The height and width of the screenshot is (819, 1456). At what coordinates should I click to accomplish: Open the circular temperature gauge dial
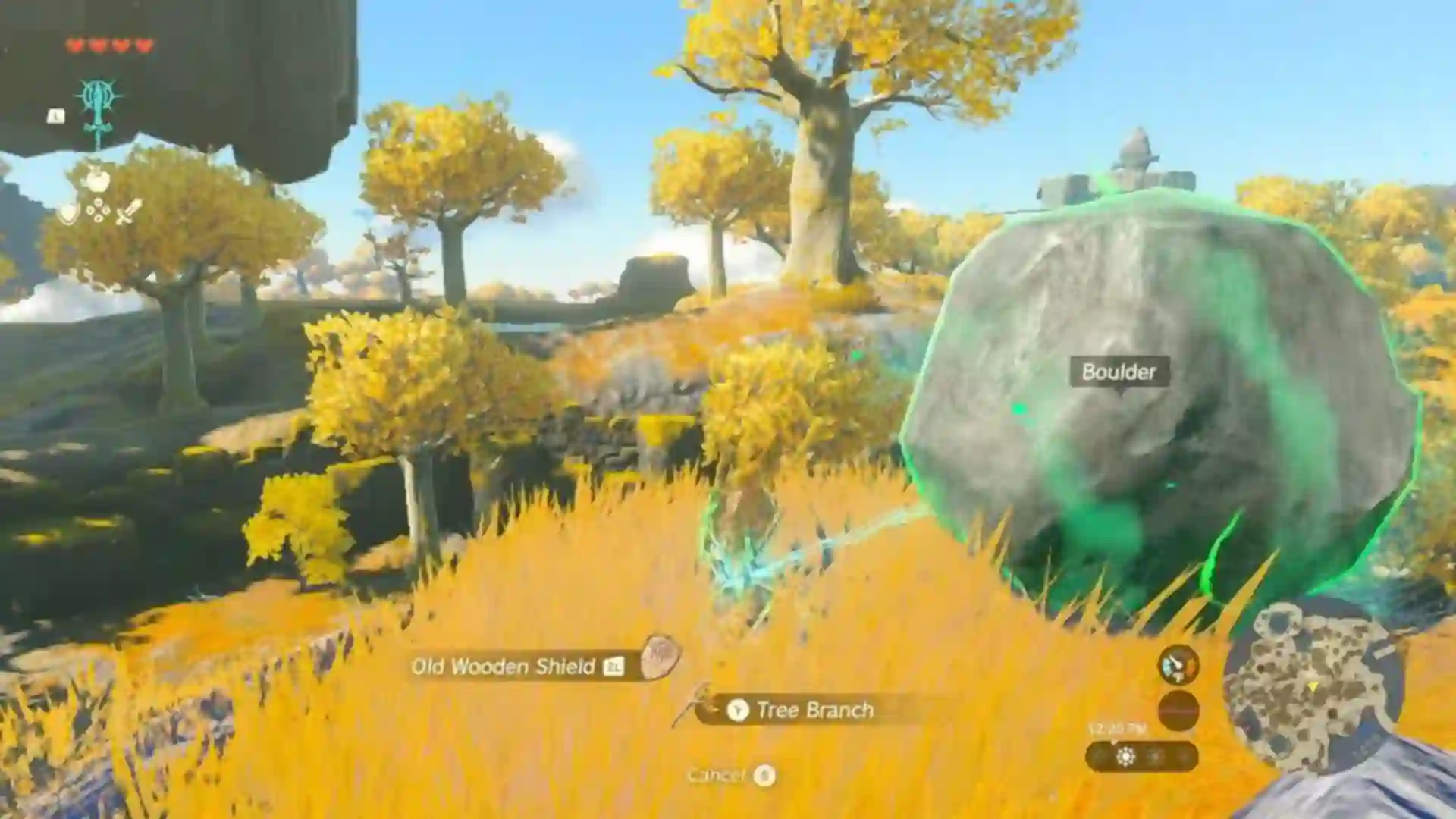(x=1178, y=664)
